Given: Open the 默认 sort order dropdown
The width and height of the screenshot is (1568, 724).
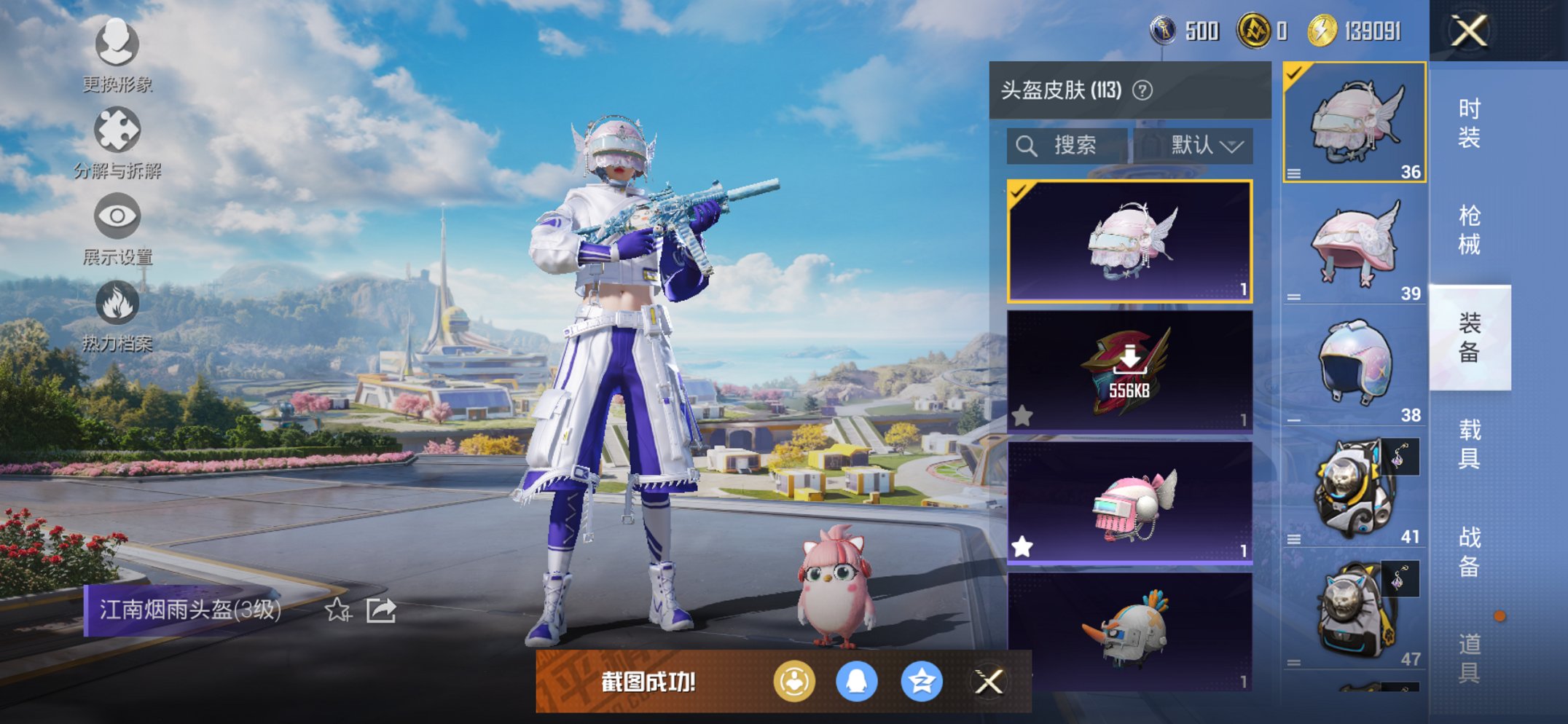Looking at the screenshot, I should [1206, 144].
